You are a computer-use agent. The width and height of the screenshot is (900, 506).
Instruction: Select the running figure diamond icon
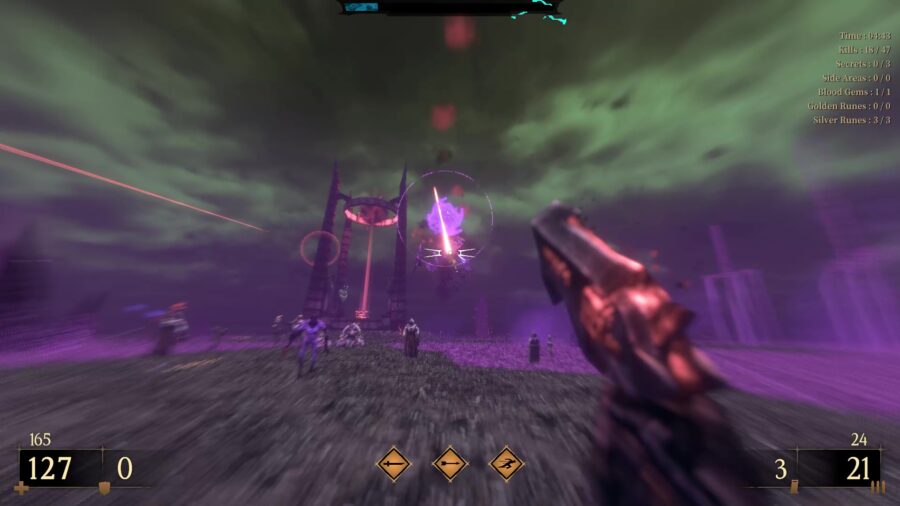[507, 464]
